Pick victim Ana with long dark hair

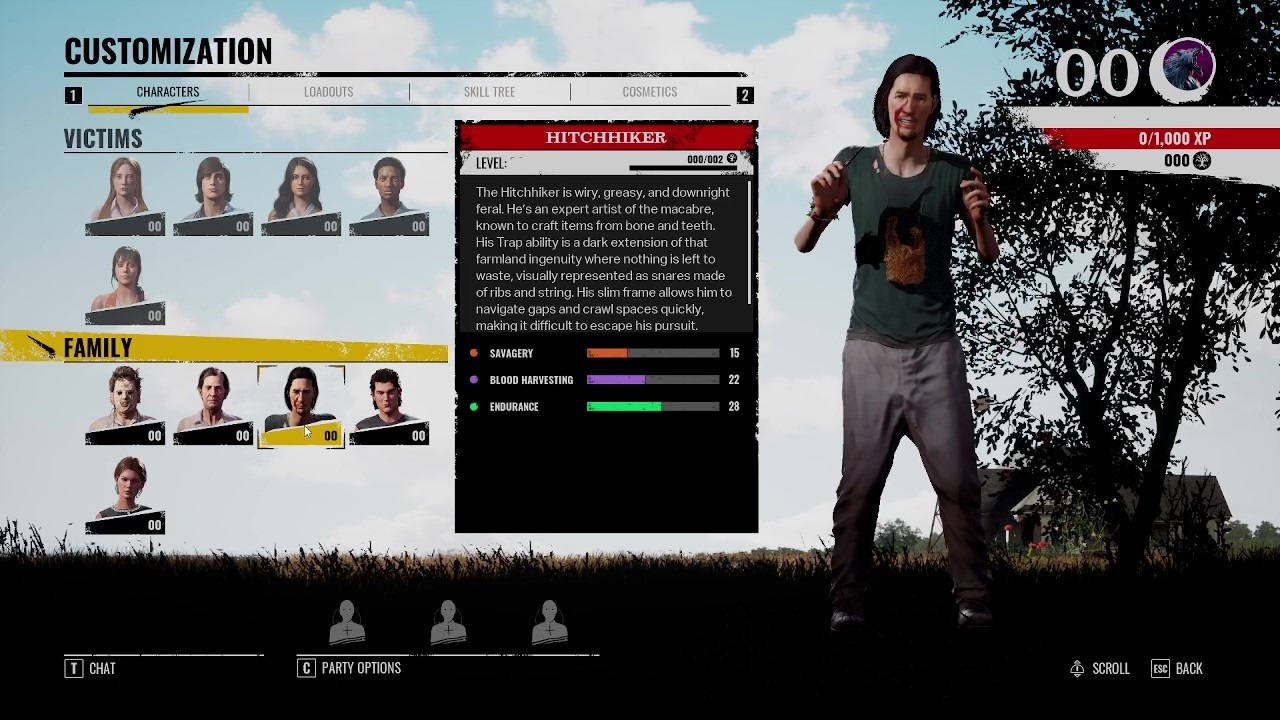(x=301, y=196)
